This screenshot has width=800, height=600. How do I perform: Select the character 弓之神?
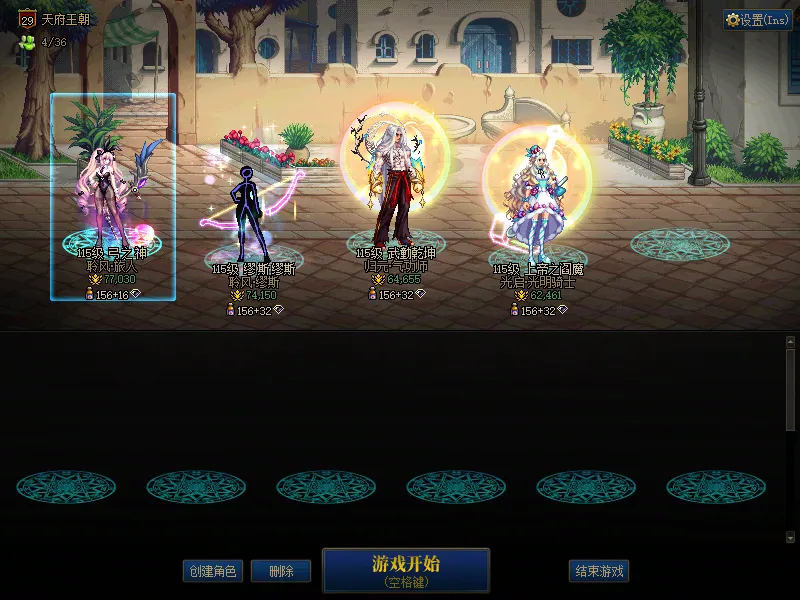pos(112,200)
